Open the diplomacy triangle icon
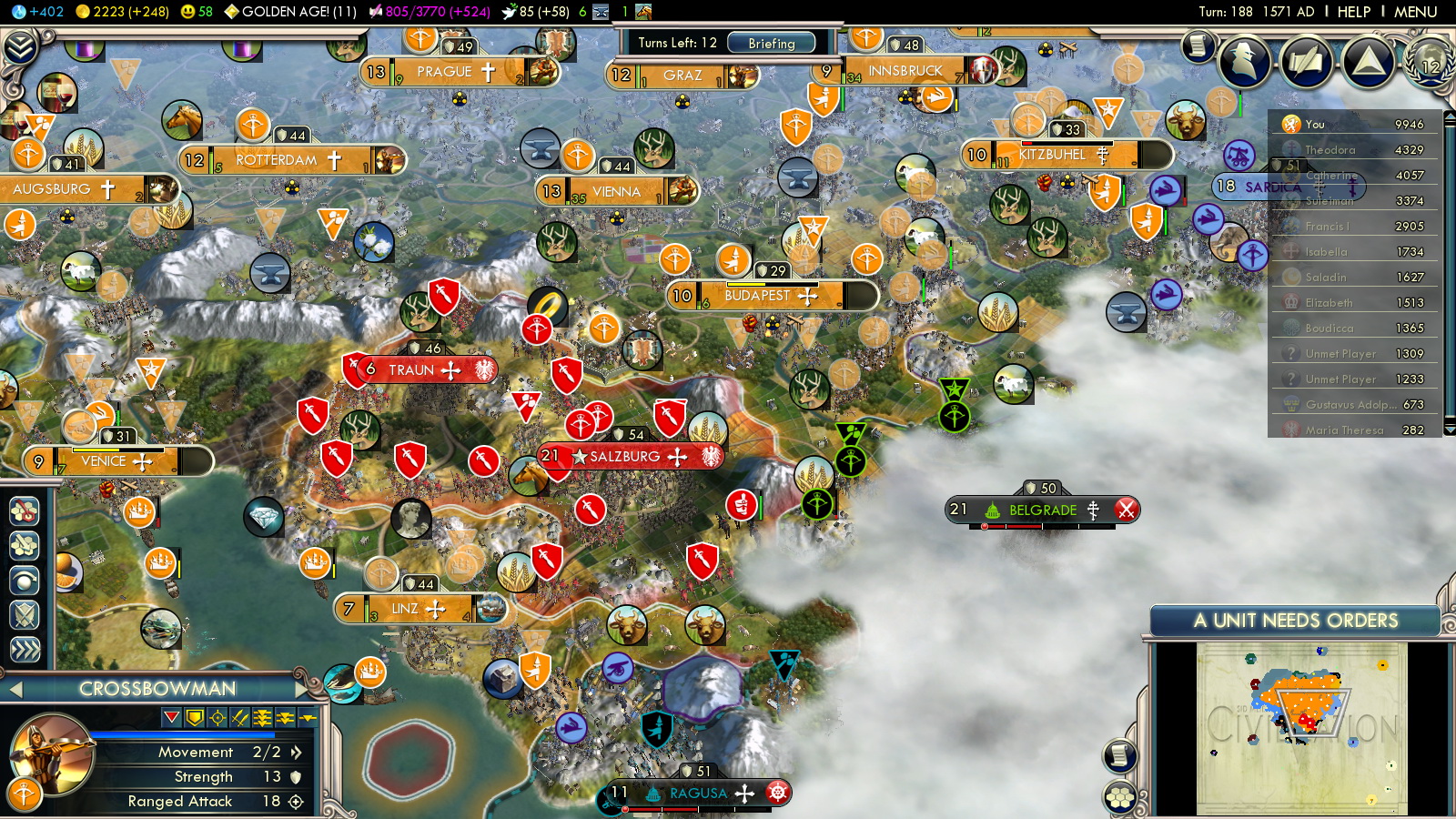Viewport: 1456px width, 819px height. (x=1368, y=62)
